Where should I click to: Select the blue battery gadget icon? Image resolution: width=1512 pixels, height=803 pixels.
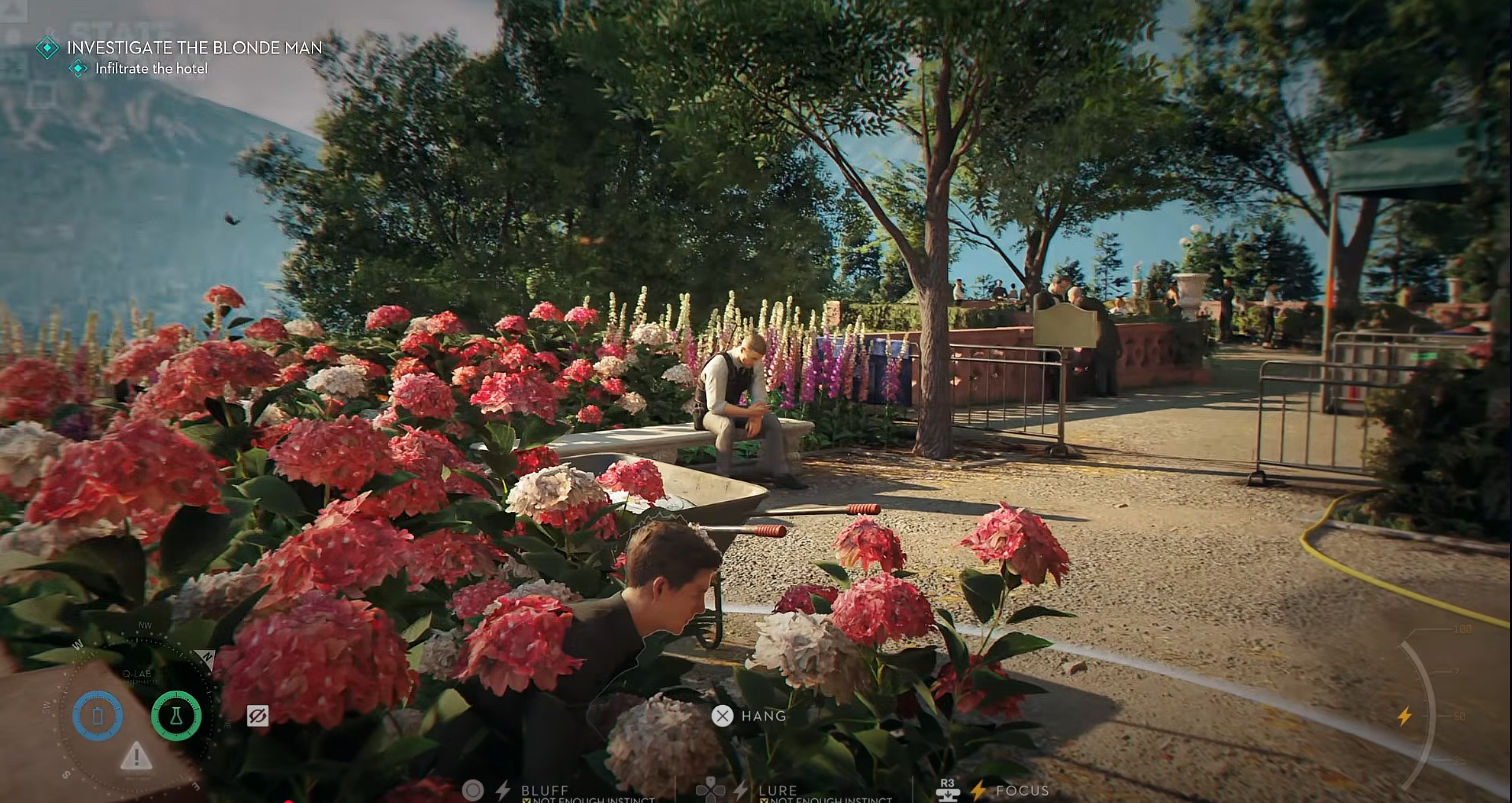tap(97, 716)
